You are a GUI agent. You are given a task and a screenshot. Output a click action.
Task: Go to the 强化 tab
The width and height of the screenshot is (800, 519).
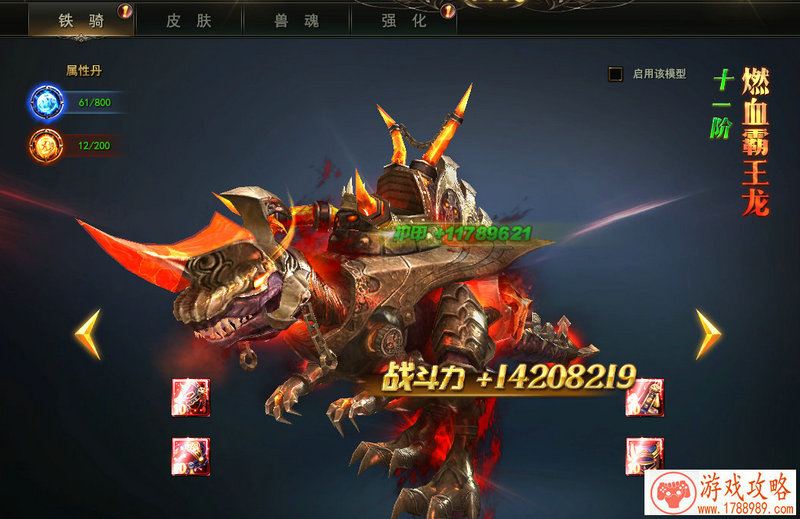[402, 19]
